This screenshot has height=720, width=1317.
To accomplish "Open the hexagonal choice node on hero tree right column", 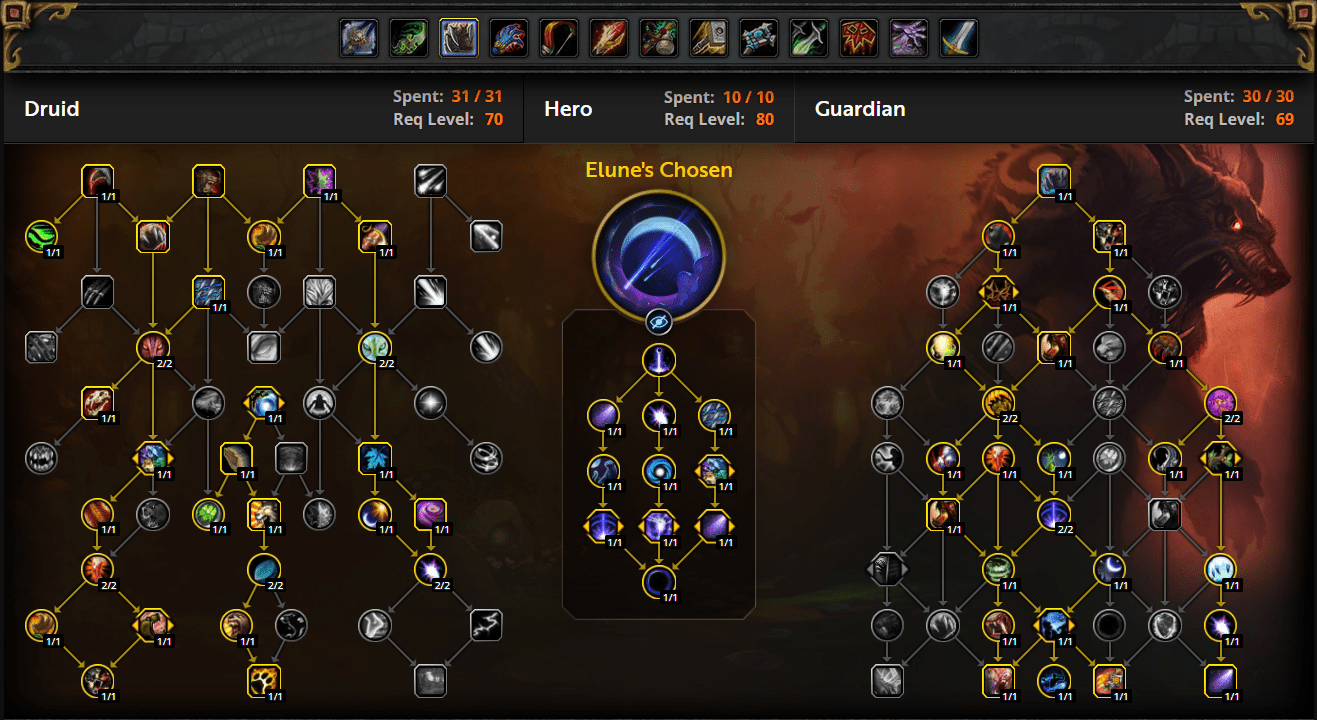I will click(x=716, y=473).
